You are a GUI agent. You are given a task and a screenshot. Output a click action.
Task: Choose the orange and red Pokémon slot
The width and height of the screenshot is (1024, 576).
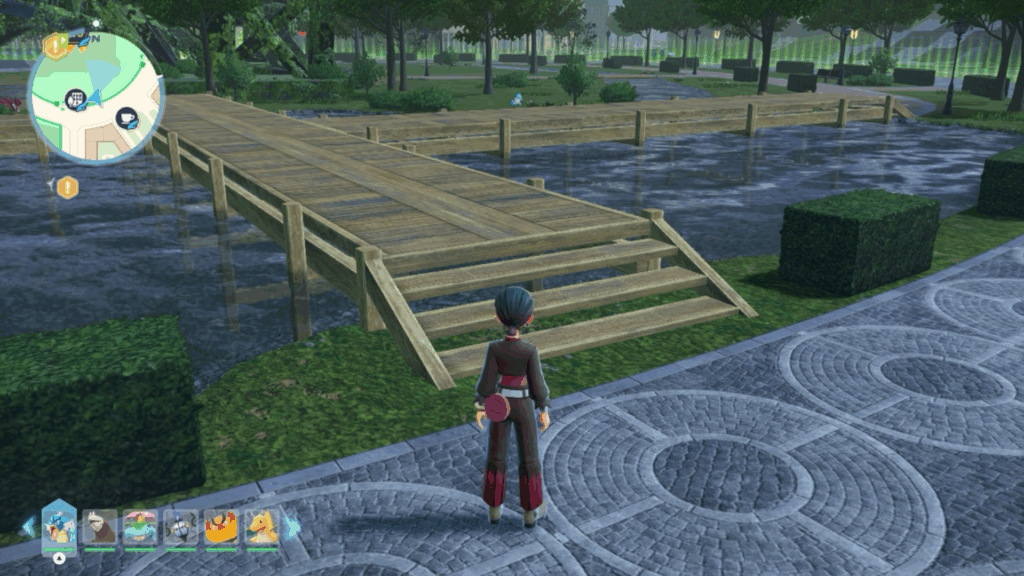(x=221, y=527)
